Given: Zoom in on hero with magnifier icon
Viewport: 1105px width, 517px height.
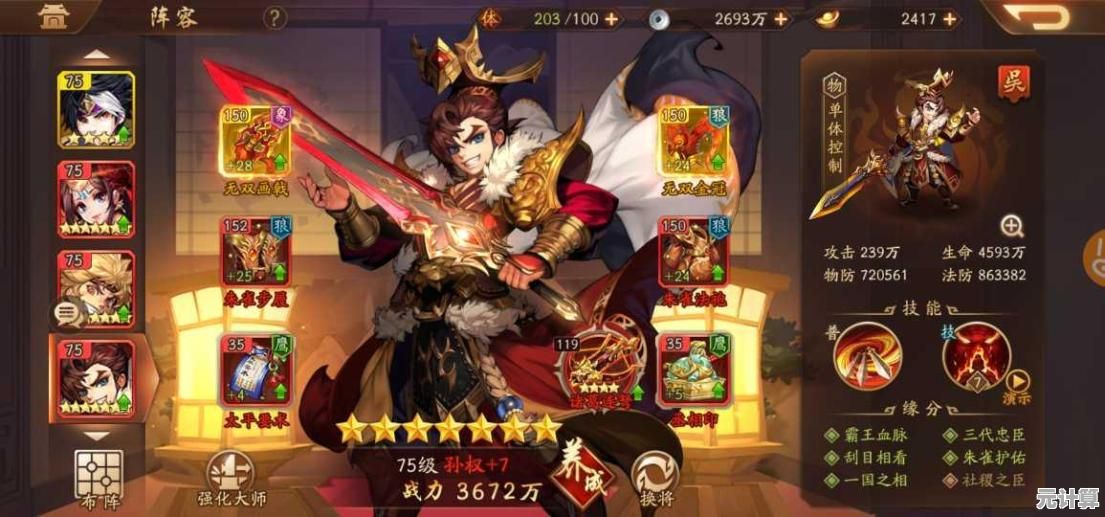Looking at the screenshot, I should pos(1012,225).
